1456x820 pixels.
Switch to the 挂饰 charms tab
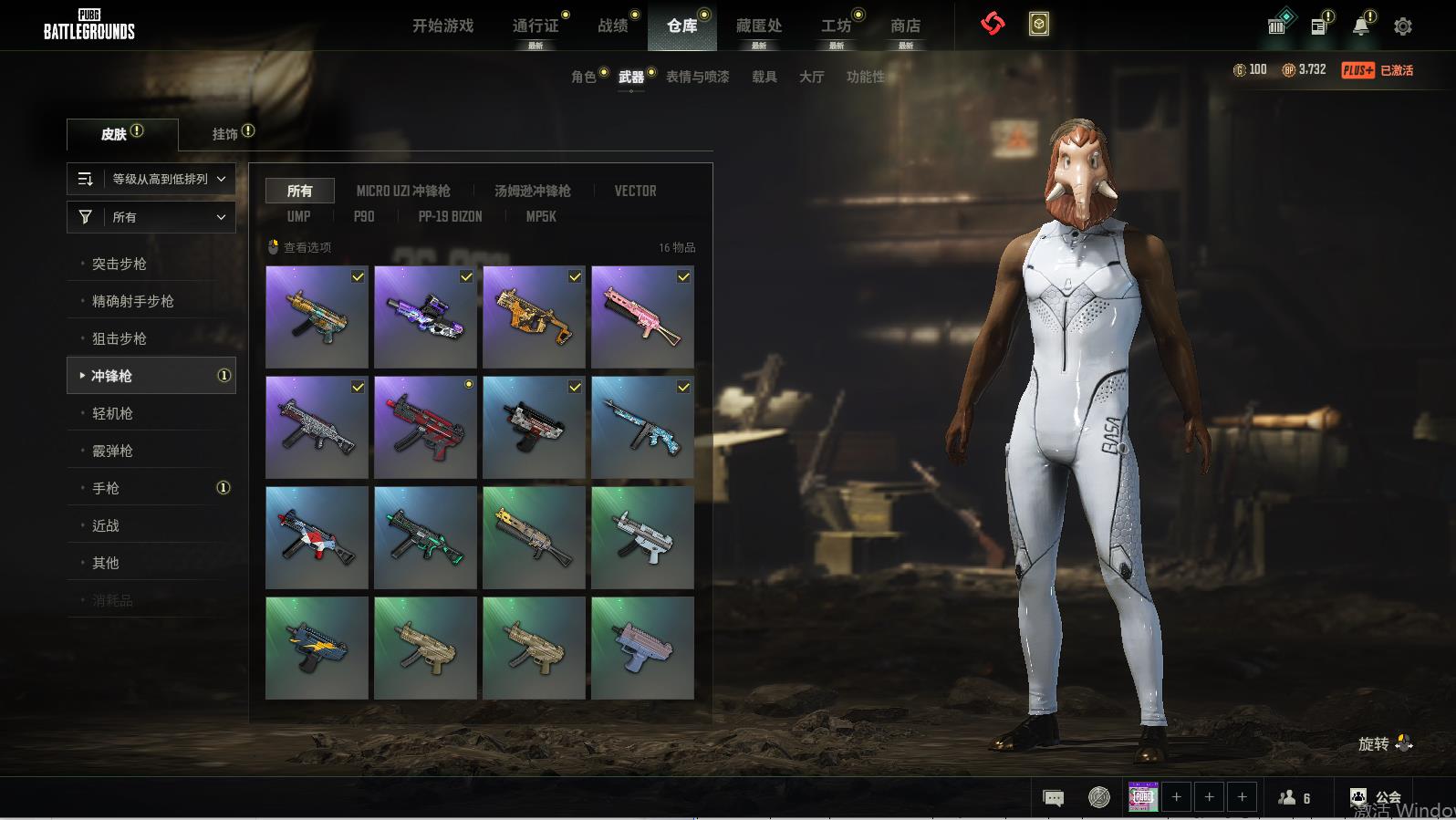tap(225, 134)
